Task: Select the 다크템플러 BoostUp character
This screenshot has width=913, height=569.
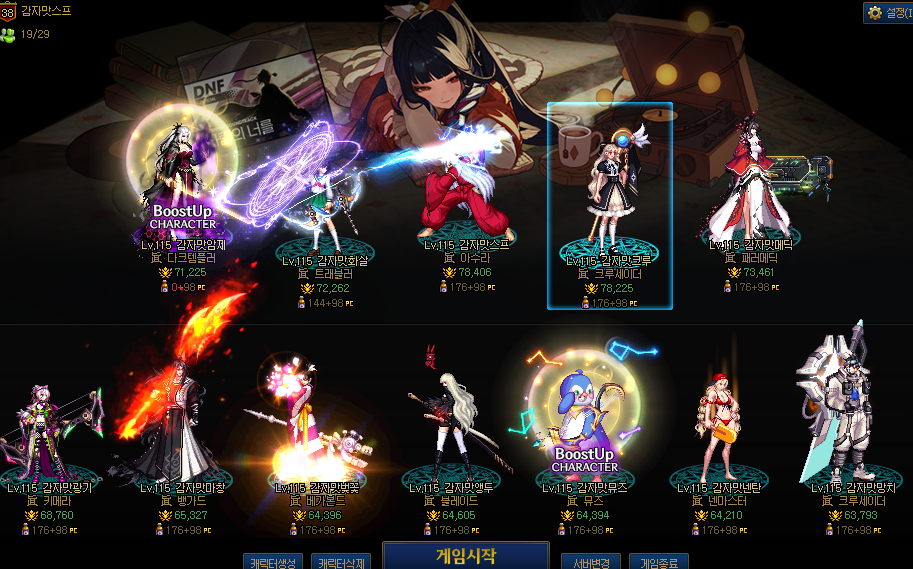Action: pyautogui.click(x=183, y=185)
